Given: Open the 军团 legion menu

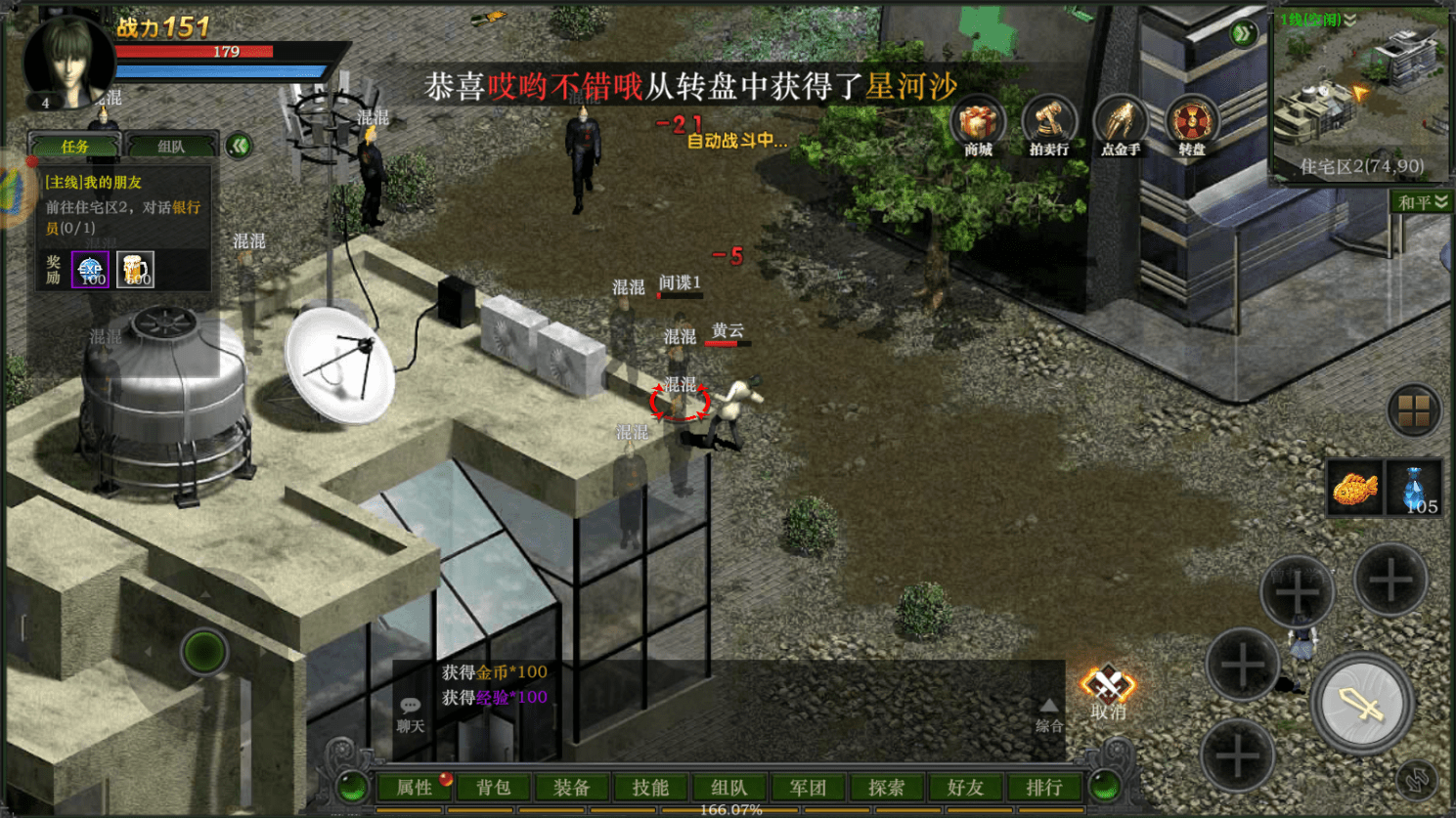Looking at the screenshot, I should [x=808, y=788].
